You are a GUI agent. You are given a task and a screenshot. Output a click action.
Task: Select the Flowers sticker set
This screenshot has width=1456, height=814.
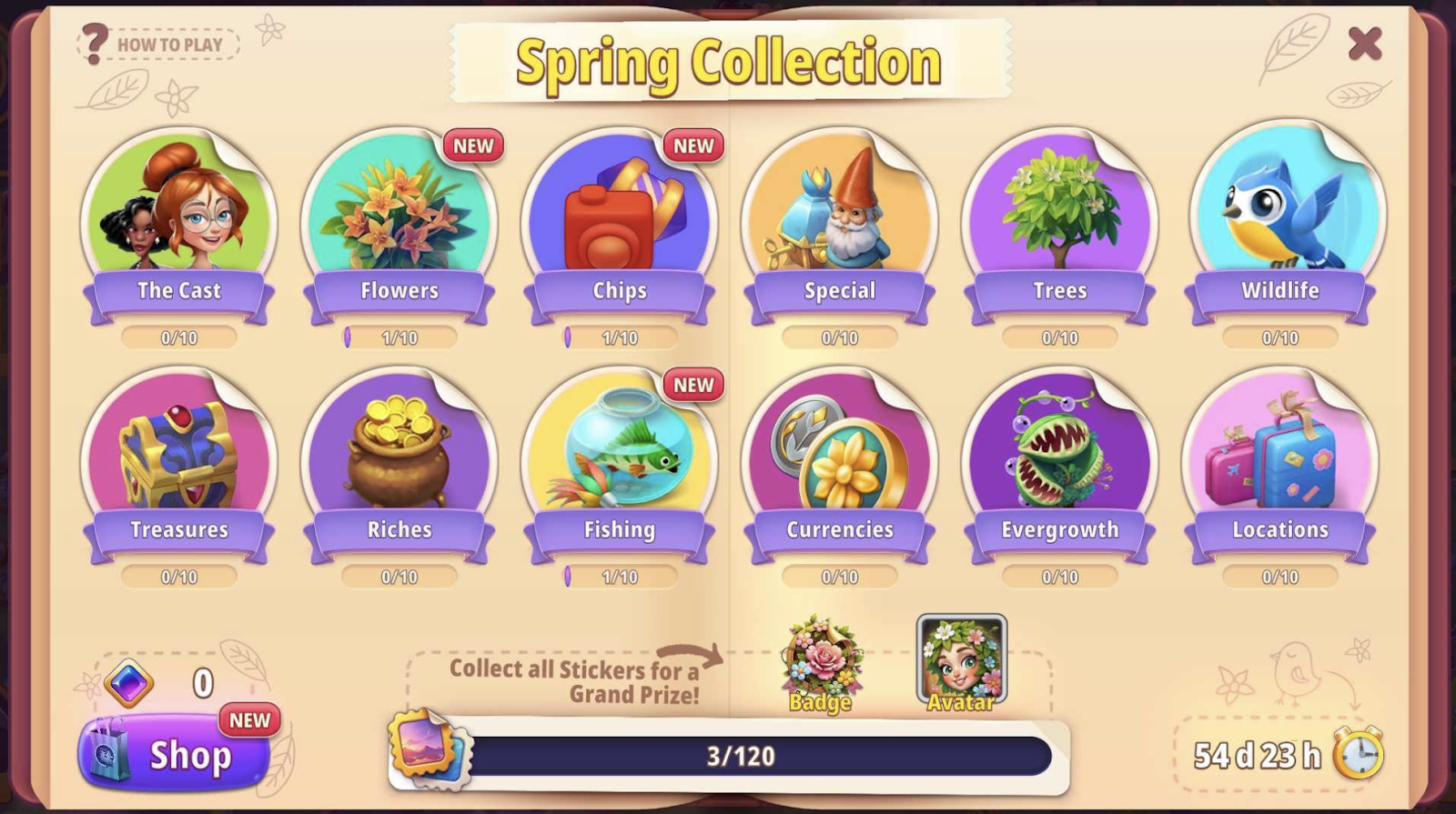399,218
